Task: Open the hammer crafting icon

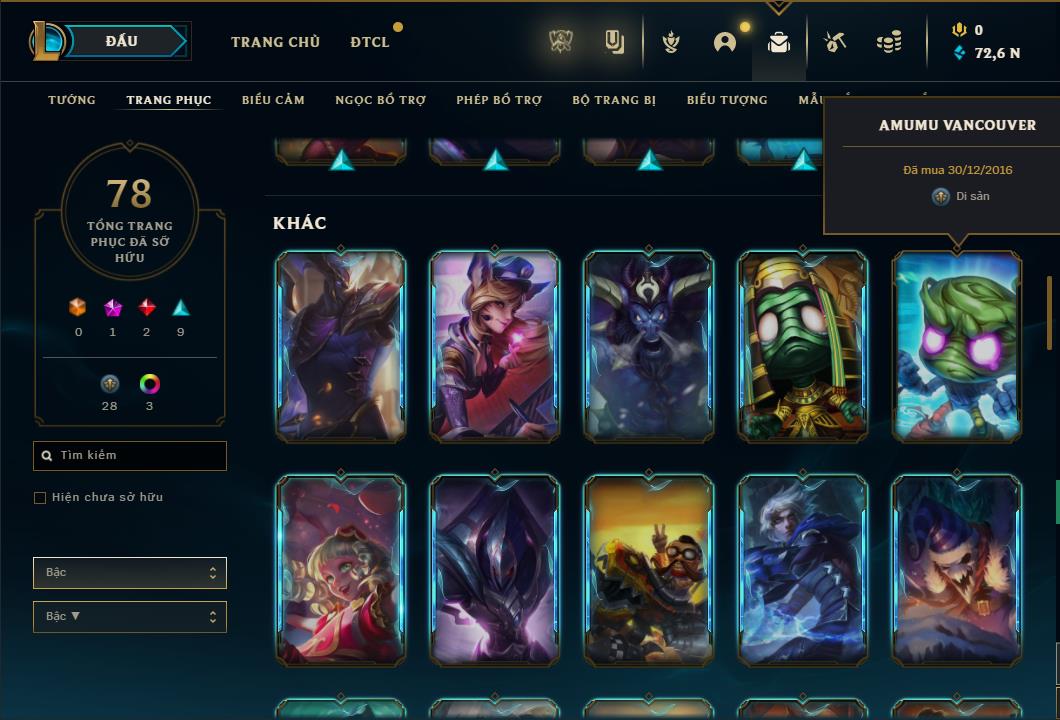Action: (x=835, y=42)
